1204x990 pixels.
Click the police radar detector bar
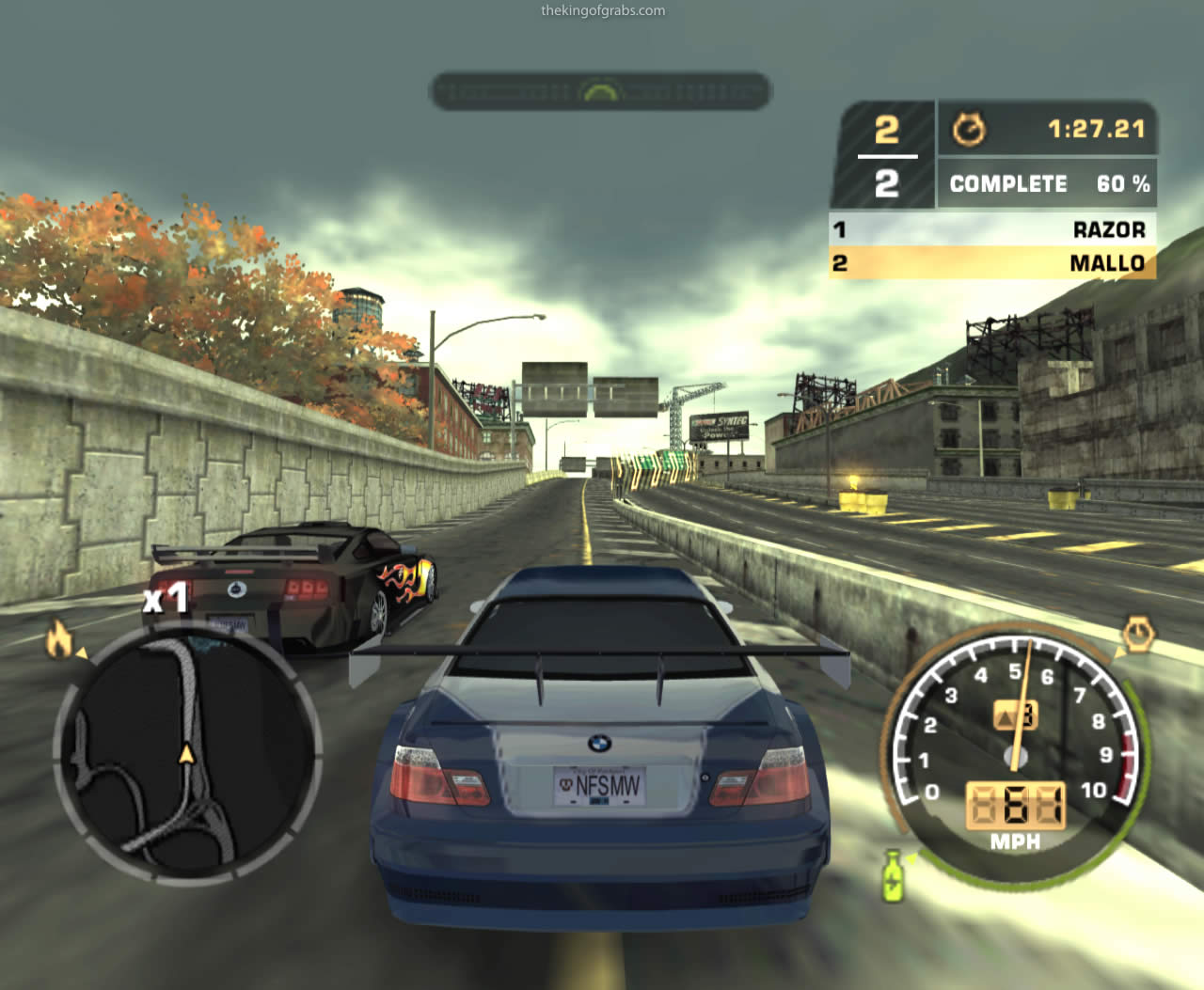click(x=600, y=91)
